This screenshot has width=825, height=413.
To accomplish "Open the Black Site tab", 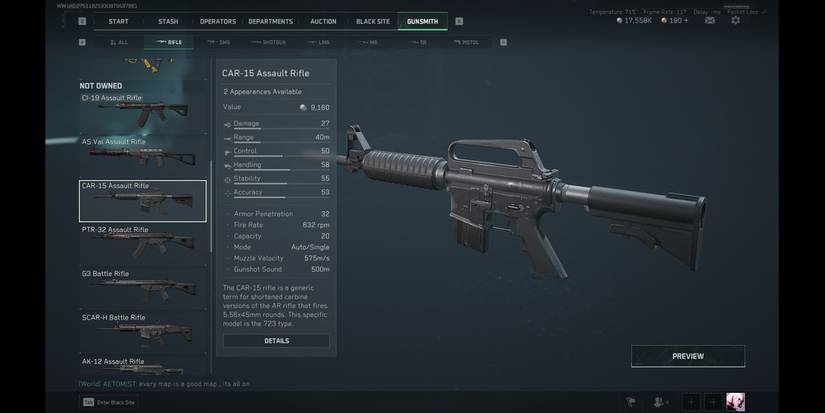I will pyautogui.click(x=372, y=21).
